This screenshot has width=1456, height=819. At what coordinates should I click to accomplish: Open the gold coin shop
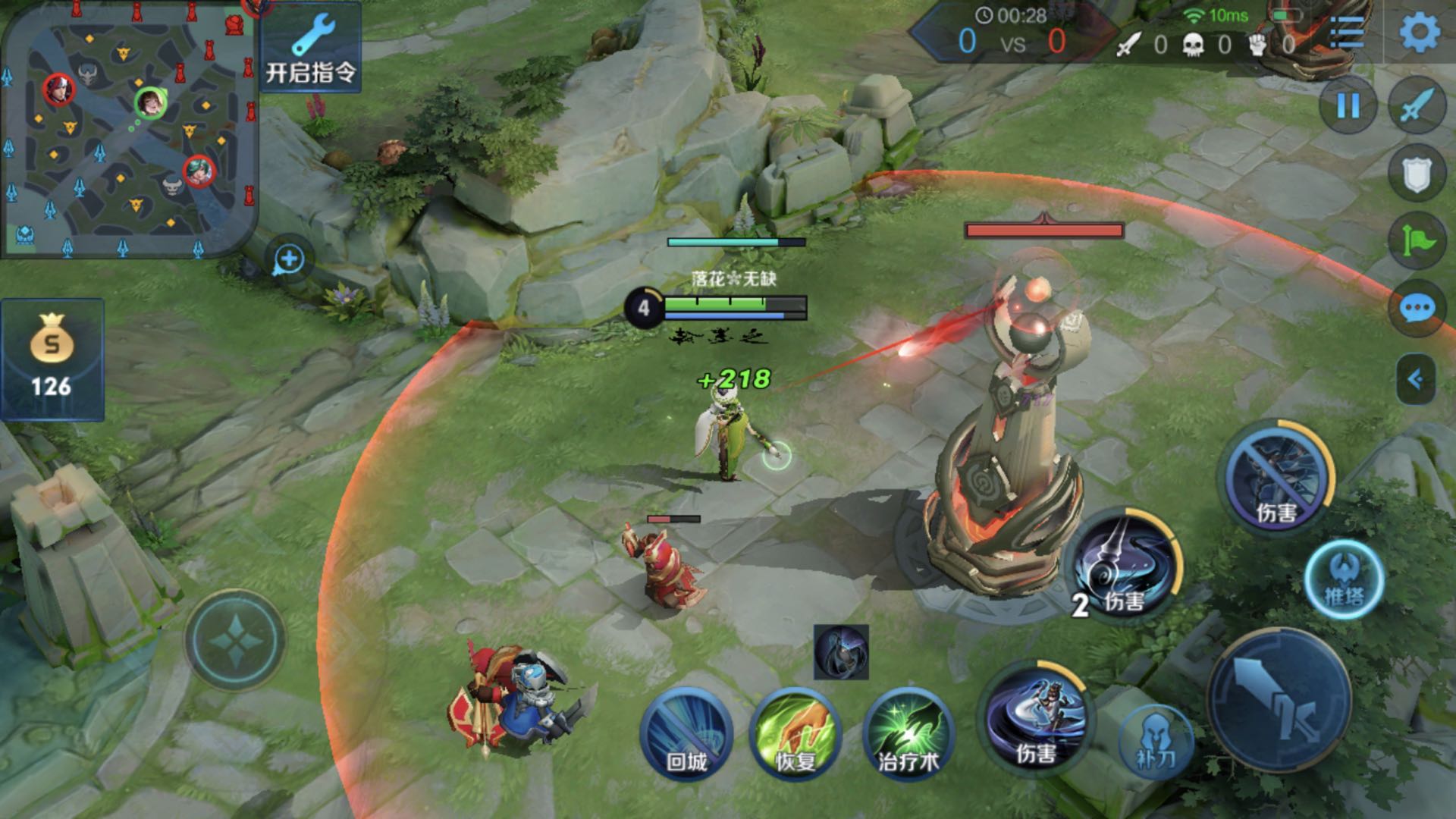pos(52,359)
